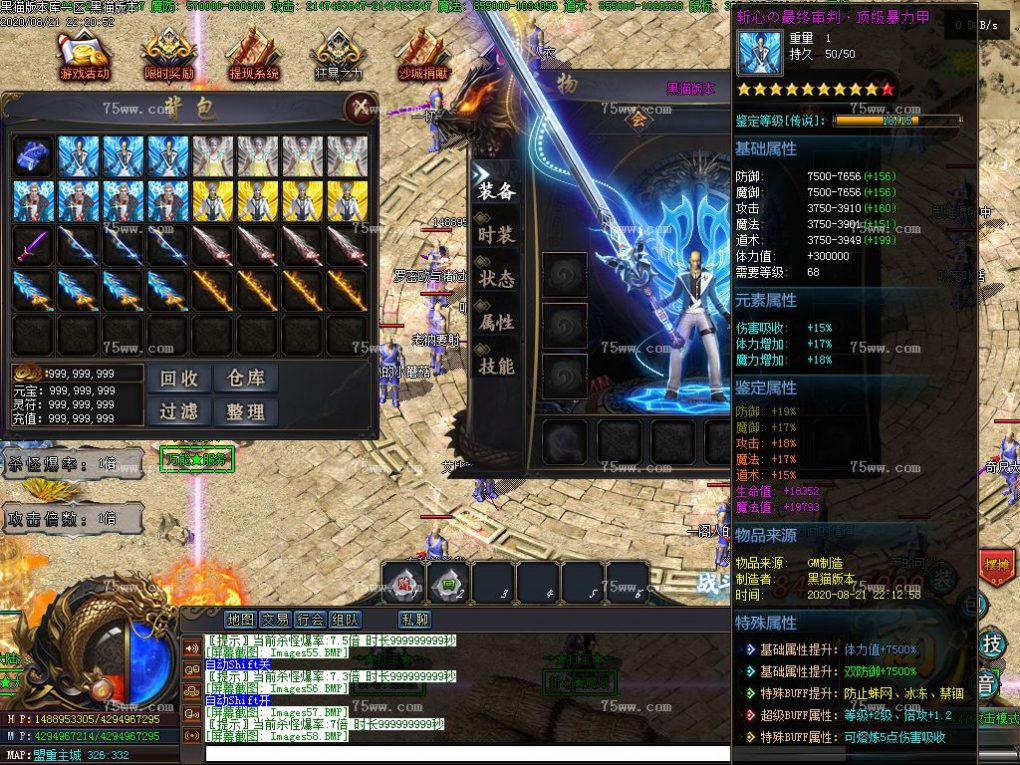
Task: Click the 过滤 filter button
Action: coord(180,411)
